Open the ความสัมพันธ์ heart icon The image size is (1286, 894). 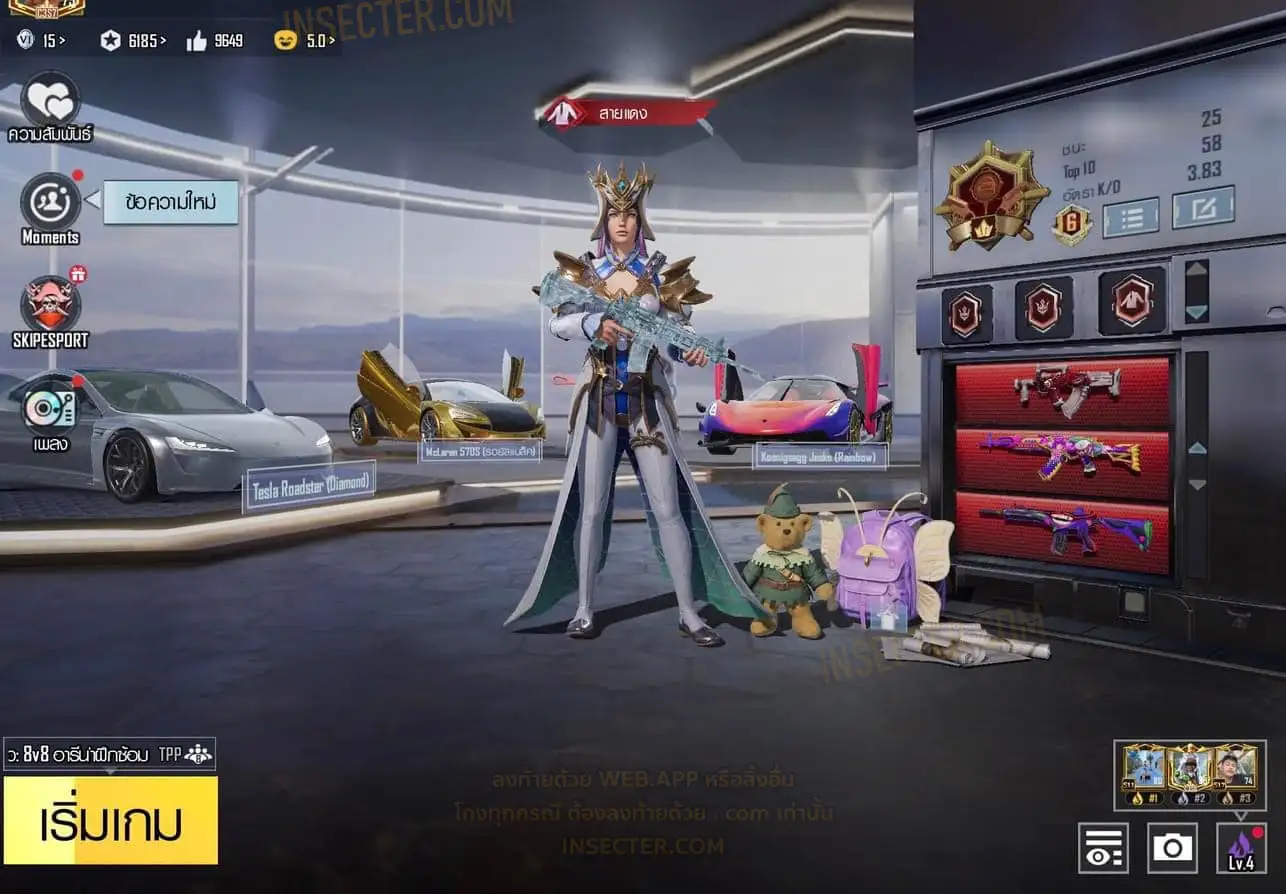click(50, 100)
